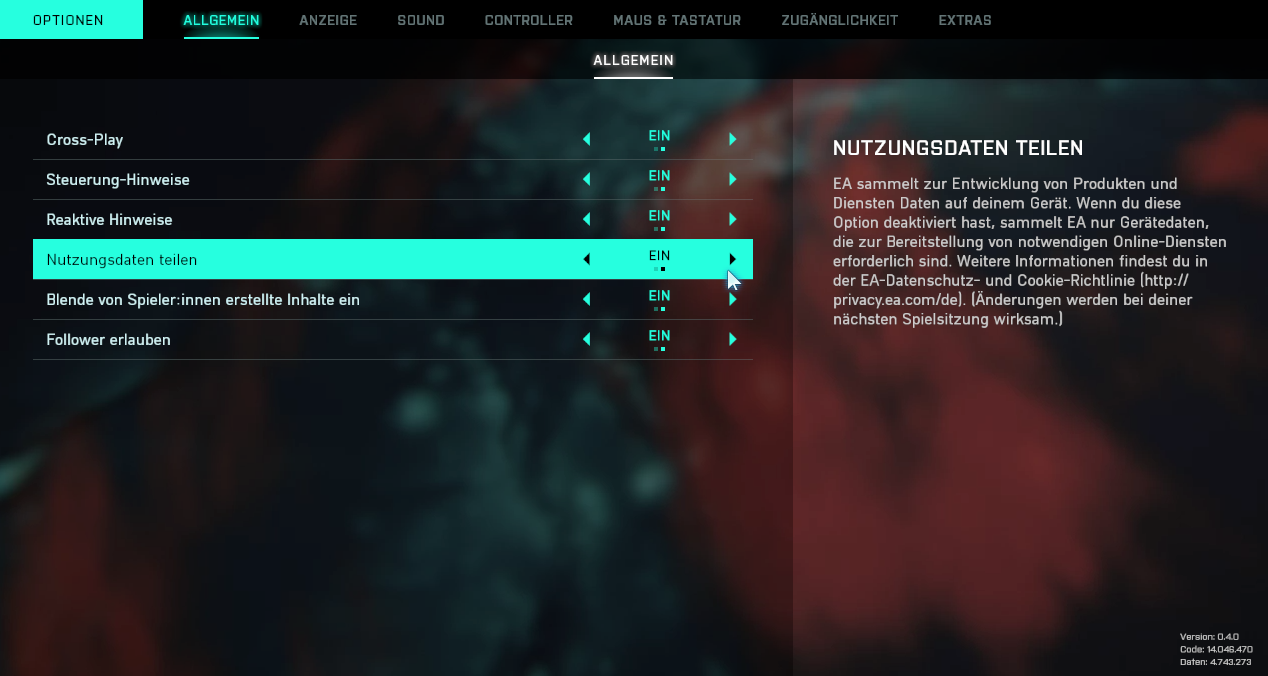Switch to the Anzeige tab
1268x676 pixels.
[x=327, y=20]
